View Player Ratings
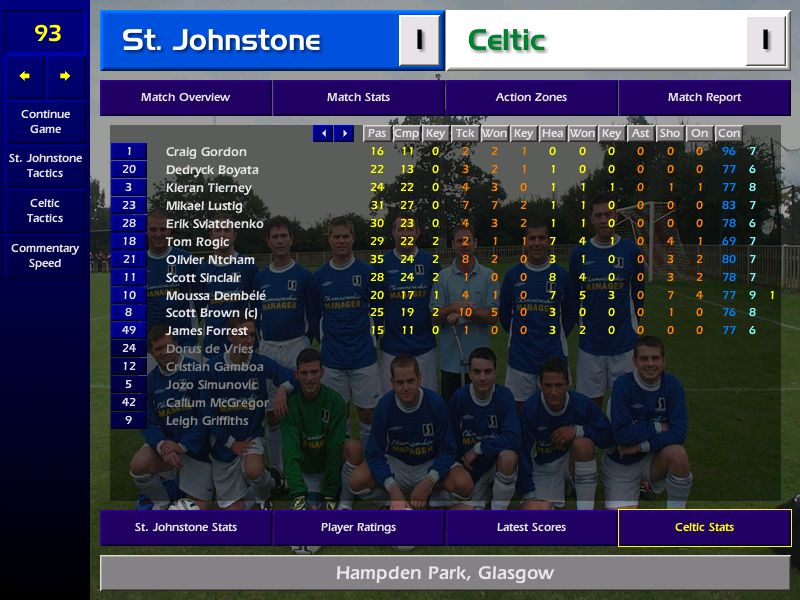800x600 pixels. [358, 528]
